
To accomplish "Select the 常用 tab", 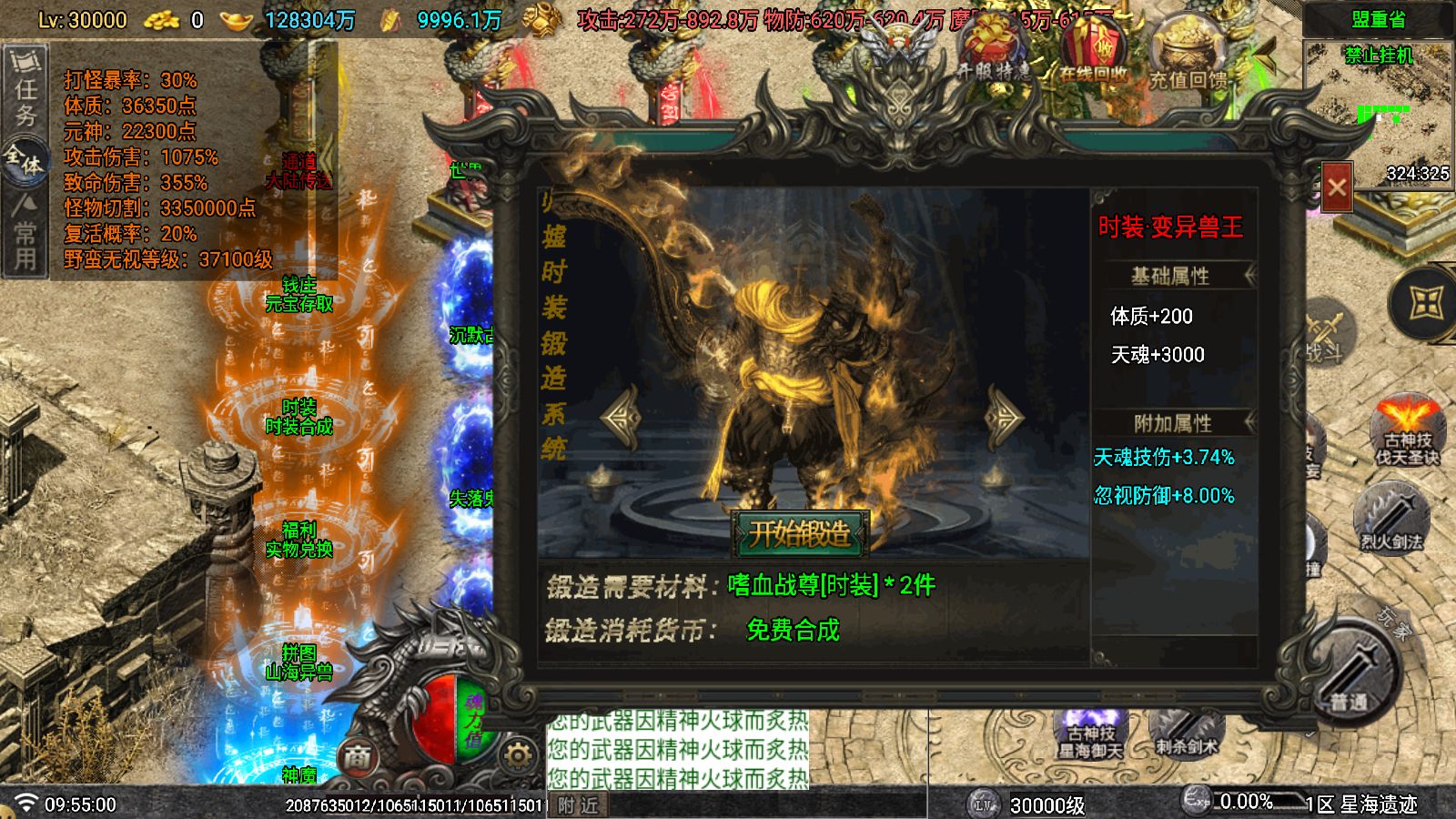I will click(25, 235).
